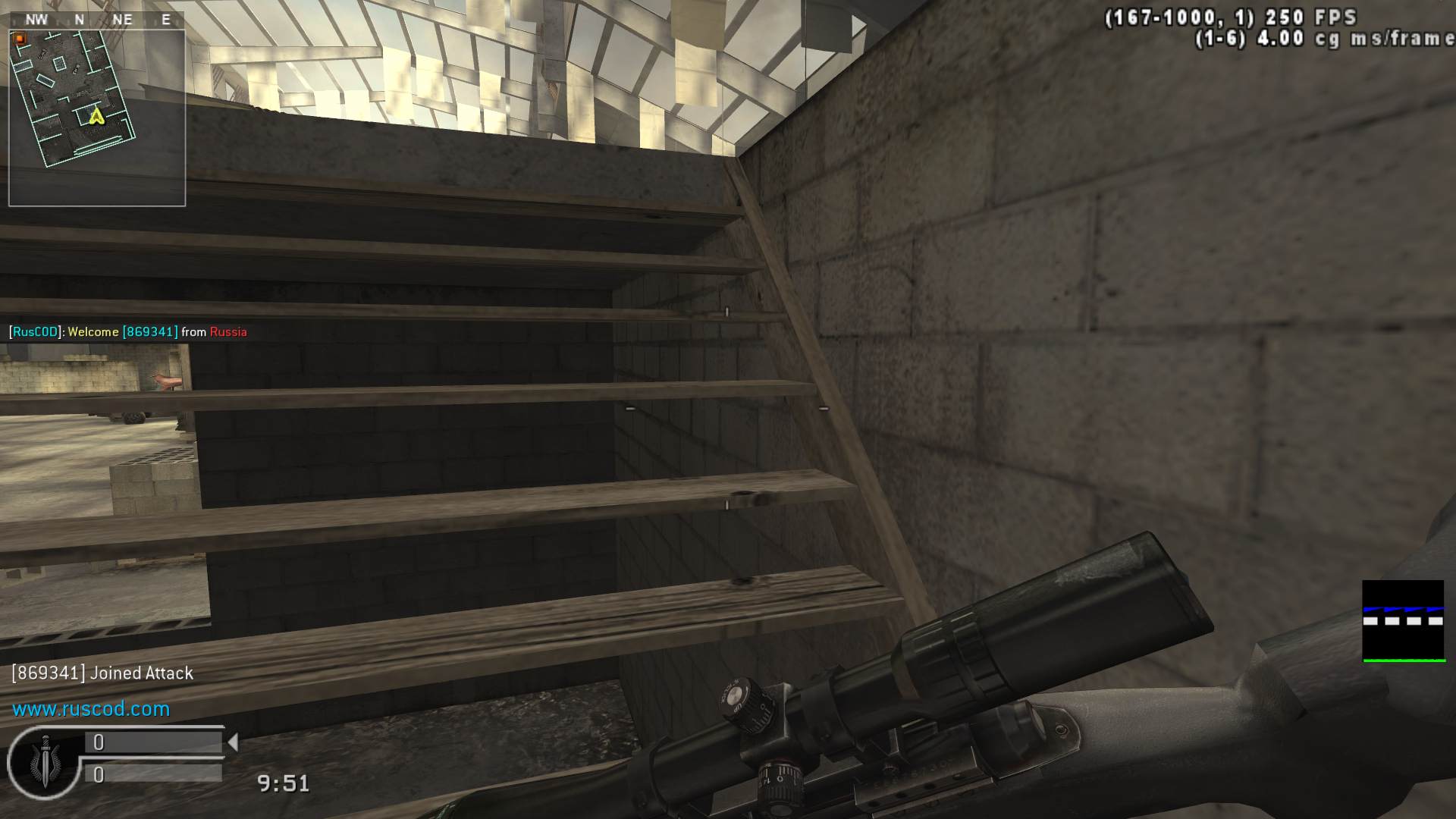Open the www.ruscod.com link
The image size is (1456, 819).
91,709
